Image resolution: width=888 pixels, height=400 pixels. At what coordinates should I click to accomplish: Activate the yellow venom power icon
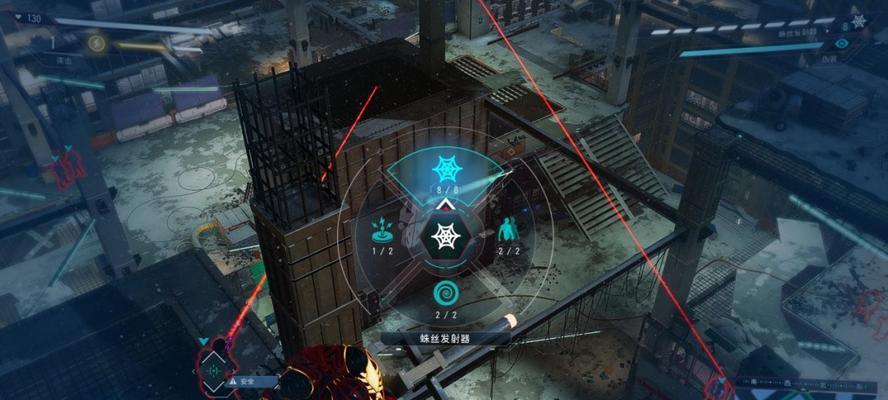pyautogui.click(x=96, y=42)
